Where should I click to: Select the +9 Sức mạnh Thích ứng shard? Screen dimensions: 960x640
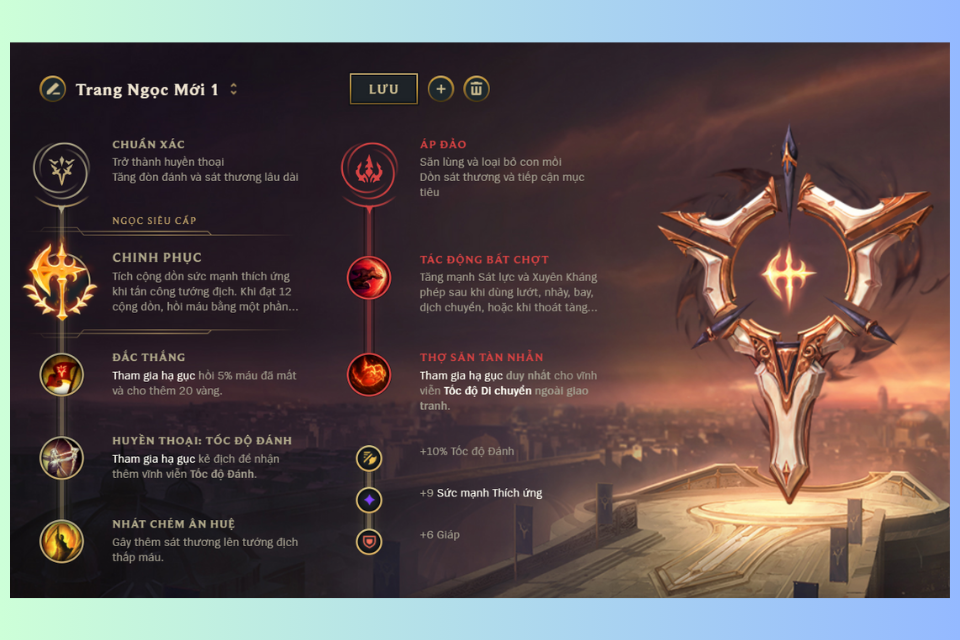[369, 499]
